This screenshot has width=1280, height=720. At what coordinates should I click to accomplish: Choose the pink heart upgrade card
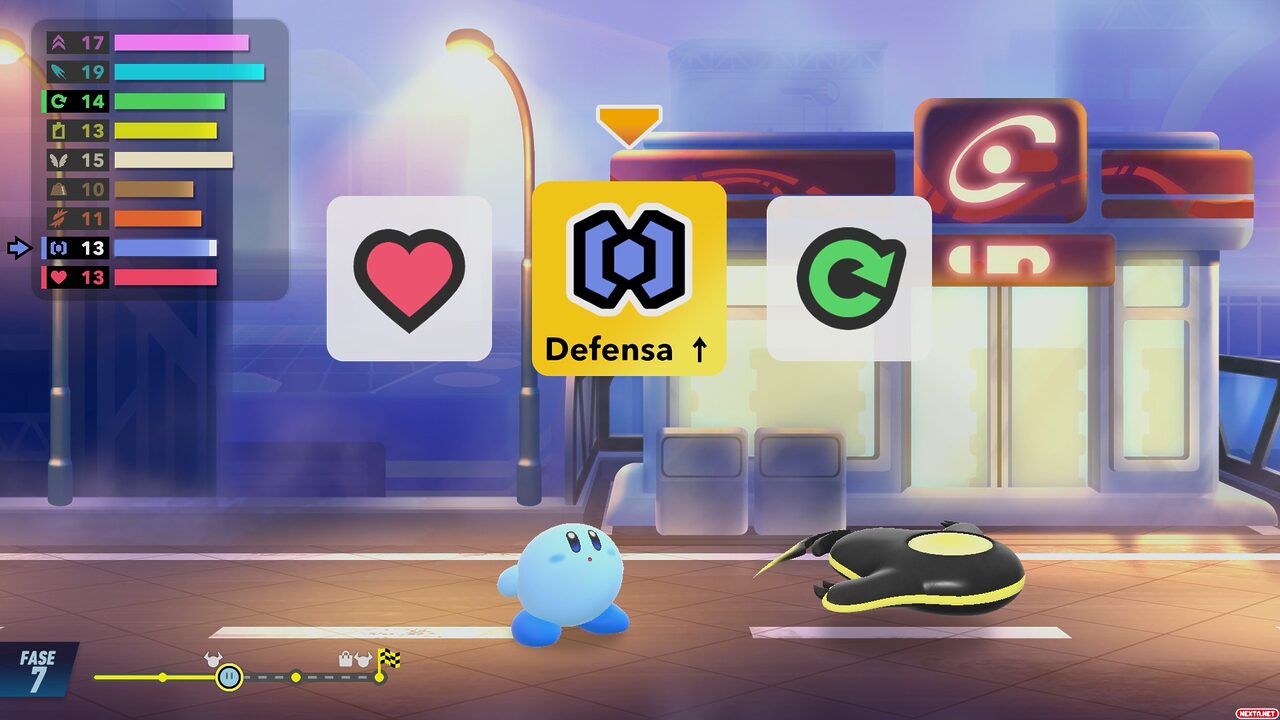tap(409, 278)
